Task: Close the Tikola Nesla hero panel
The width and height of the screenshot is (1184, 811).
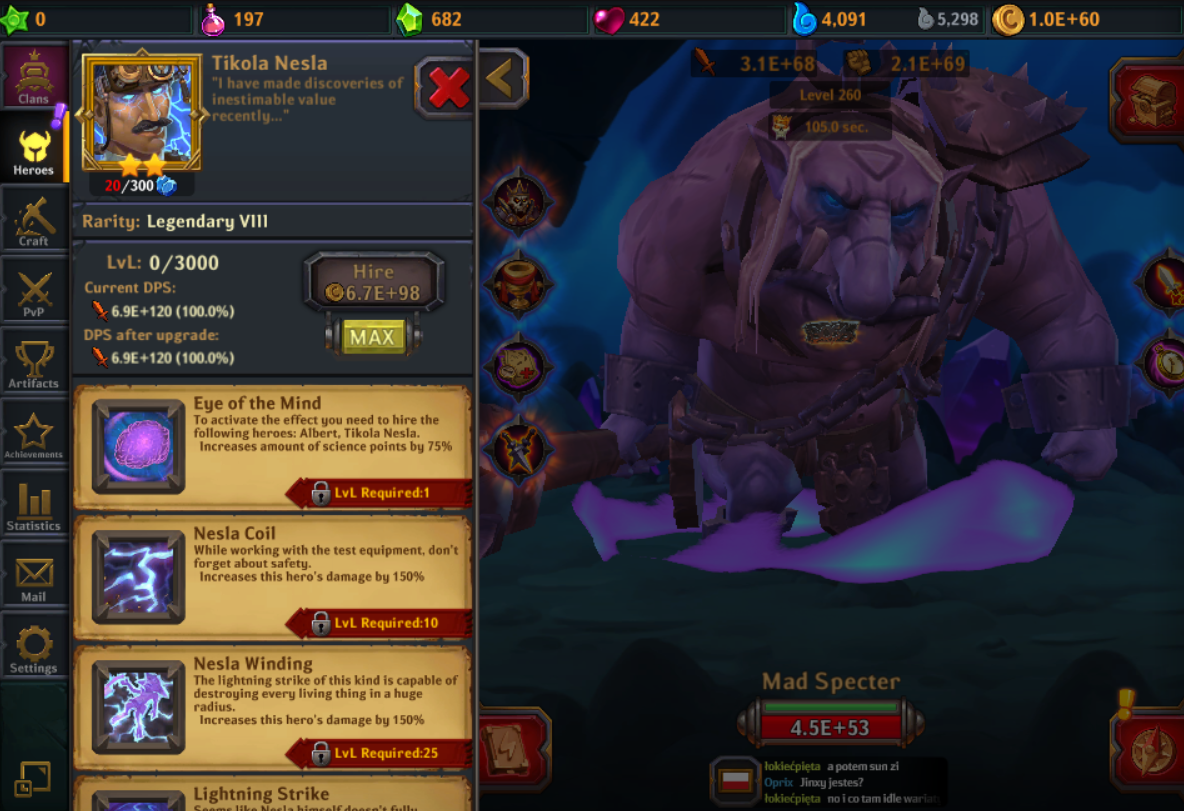Action: (x=447, y=89)
